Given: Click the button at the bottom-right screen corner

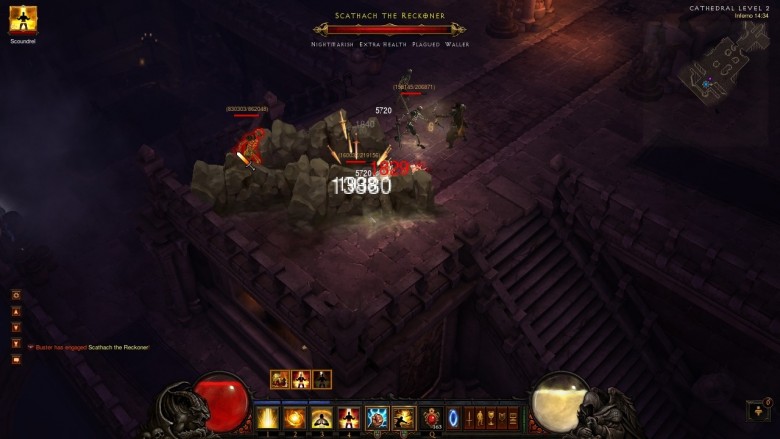Looking at the screenshot, I should click(758, 410).
